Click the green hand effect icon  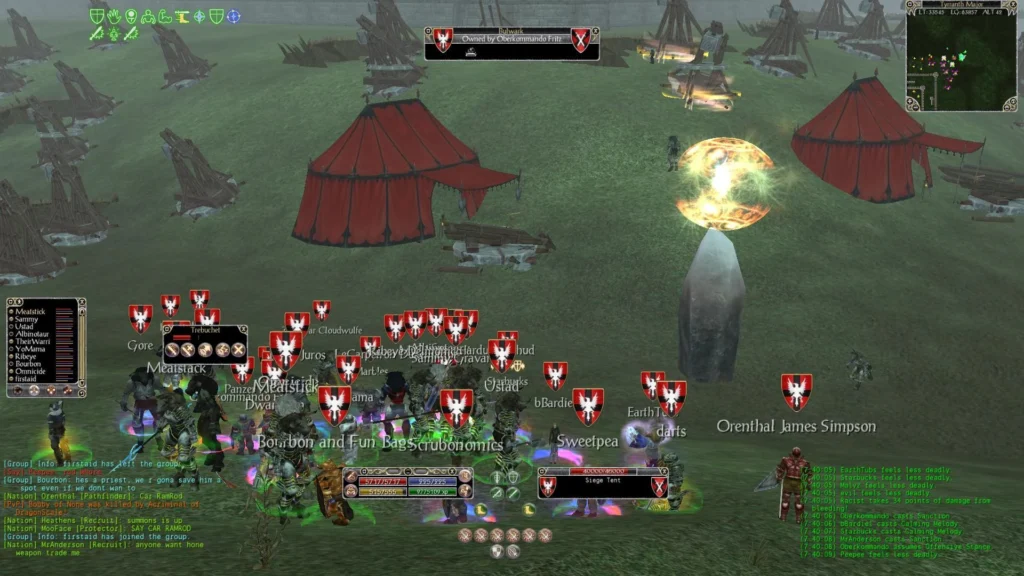pos(113,16)
